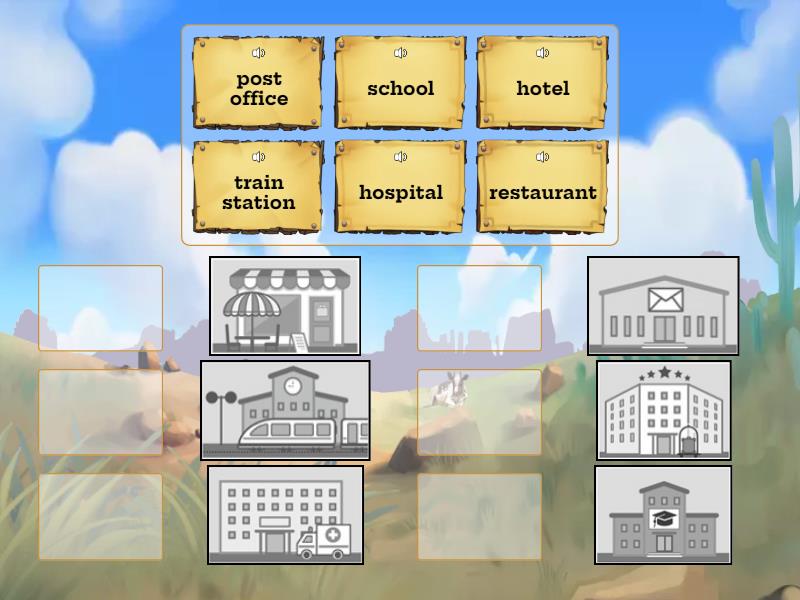800x600 pixels.
Task: Click the restaurant café picture
Action: pyautogui.click(x=285, y=306)
